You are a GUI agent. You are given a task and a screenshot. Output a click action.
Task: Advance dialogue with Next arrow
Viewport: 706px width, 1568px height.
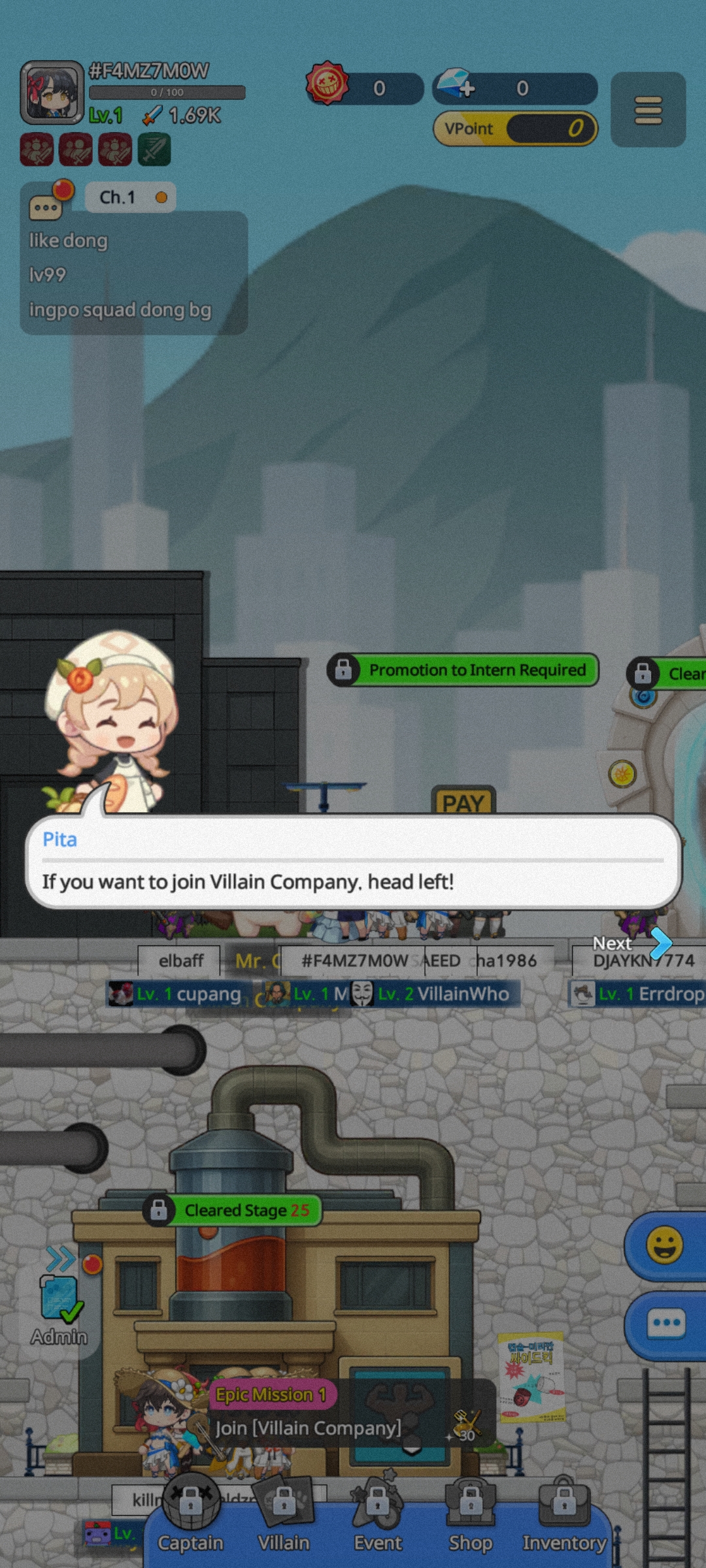660,942
